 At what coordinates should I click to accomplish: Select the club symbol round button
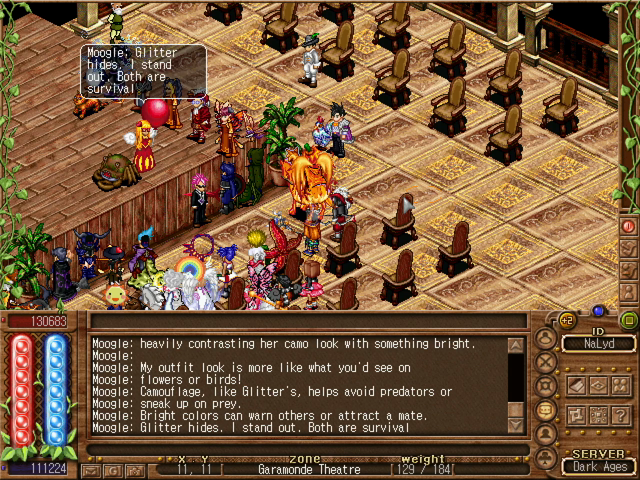pos(546,459)
